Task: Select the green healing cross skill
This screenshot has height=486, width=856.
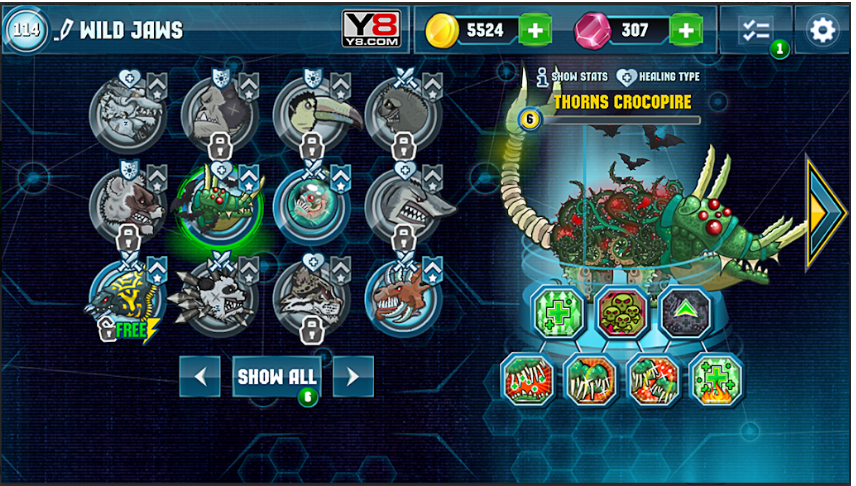Action: coord(557,311)
